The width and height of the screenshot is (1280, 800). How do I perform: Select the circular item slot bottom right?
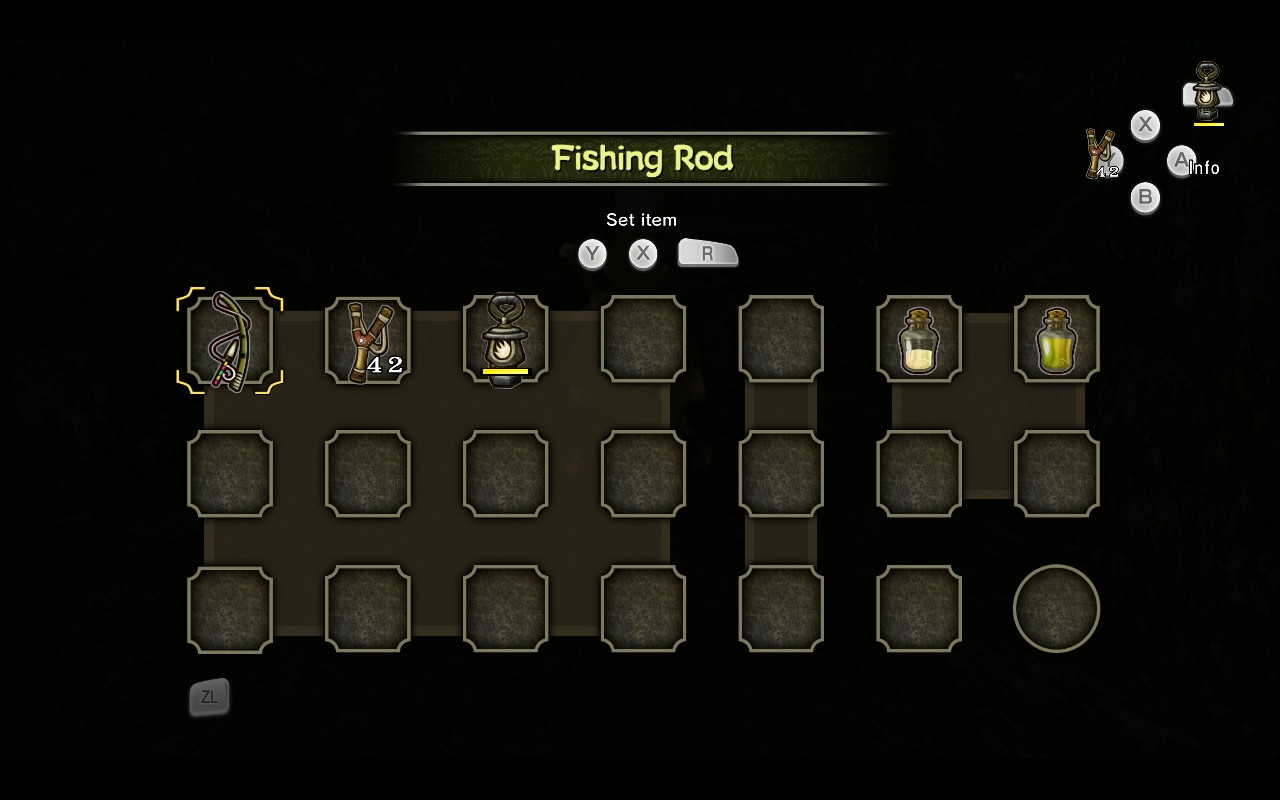click(1057, 608)
